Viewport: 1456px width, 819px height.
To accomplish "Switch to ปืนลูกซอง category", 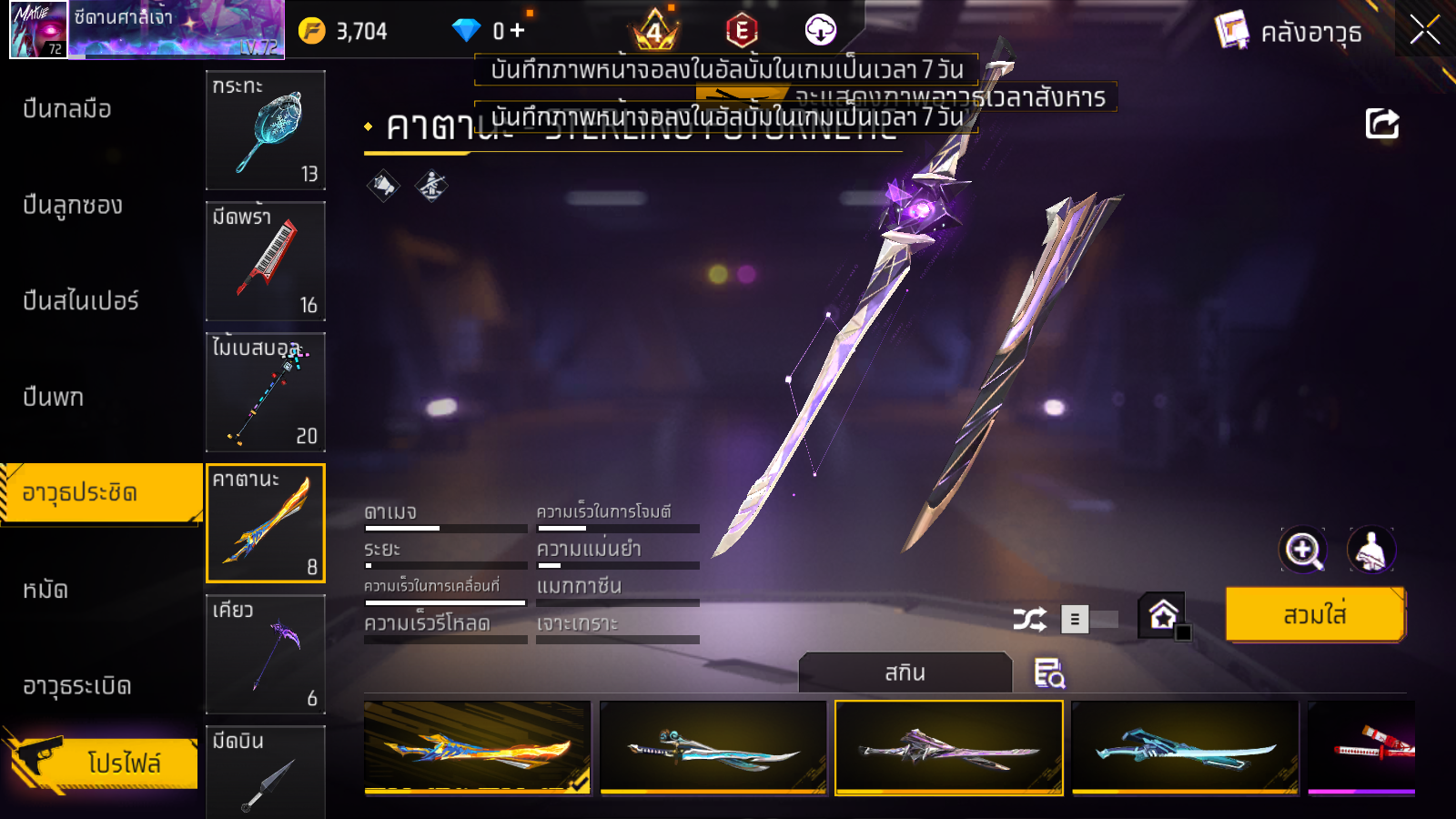I will 73,206.
